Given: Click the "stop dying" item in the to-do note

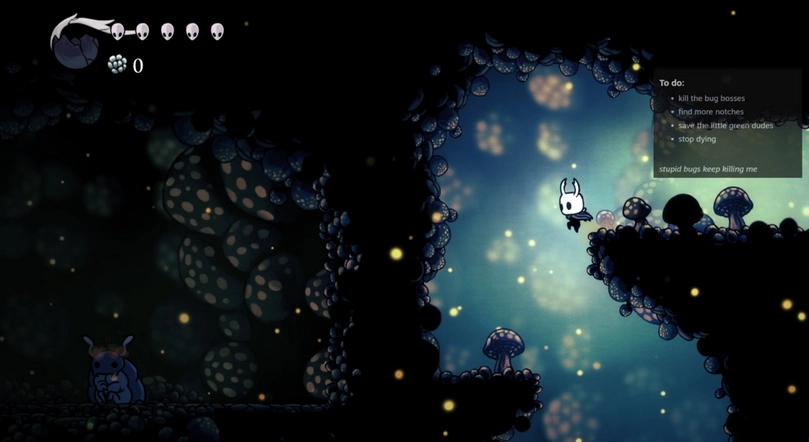Looking at the screenshot, I should point(697,139).
